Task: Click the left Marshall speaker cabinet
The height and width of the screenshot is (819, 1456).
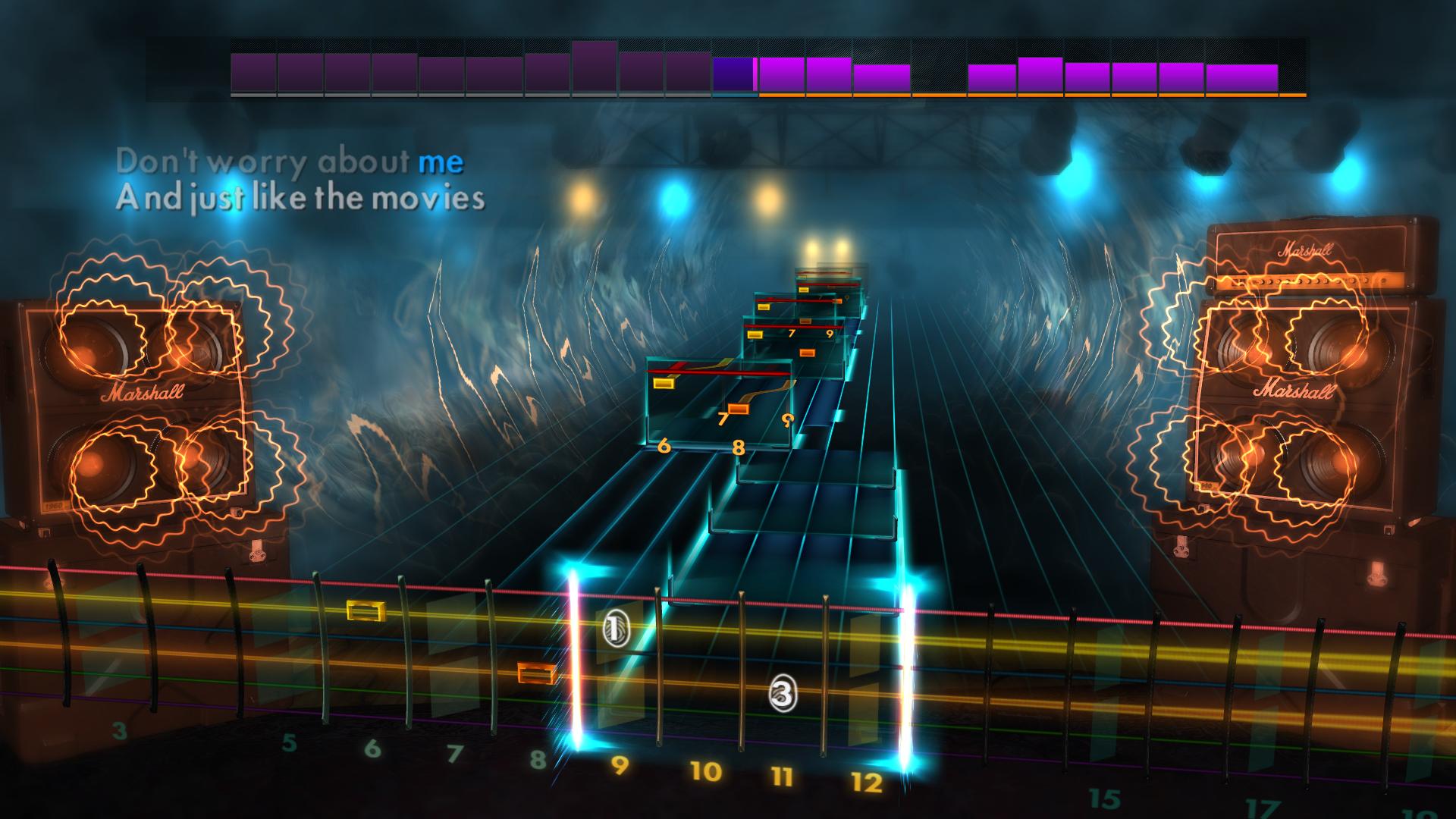Action: (x=140, y=409)
